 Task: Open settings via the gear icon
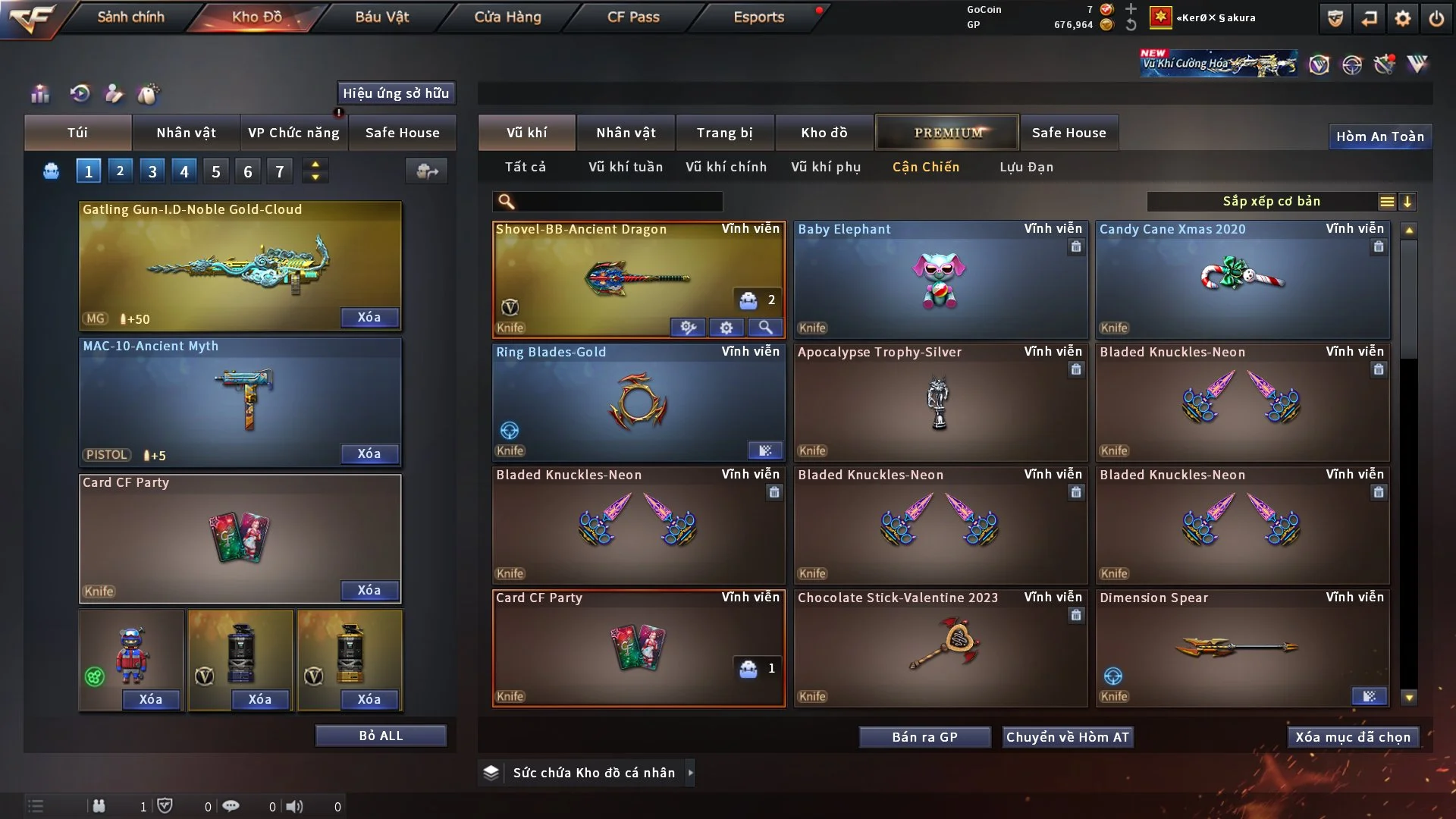[1403, 18]
